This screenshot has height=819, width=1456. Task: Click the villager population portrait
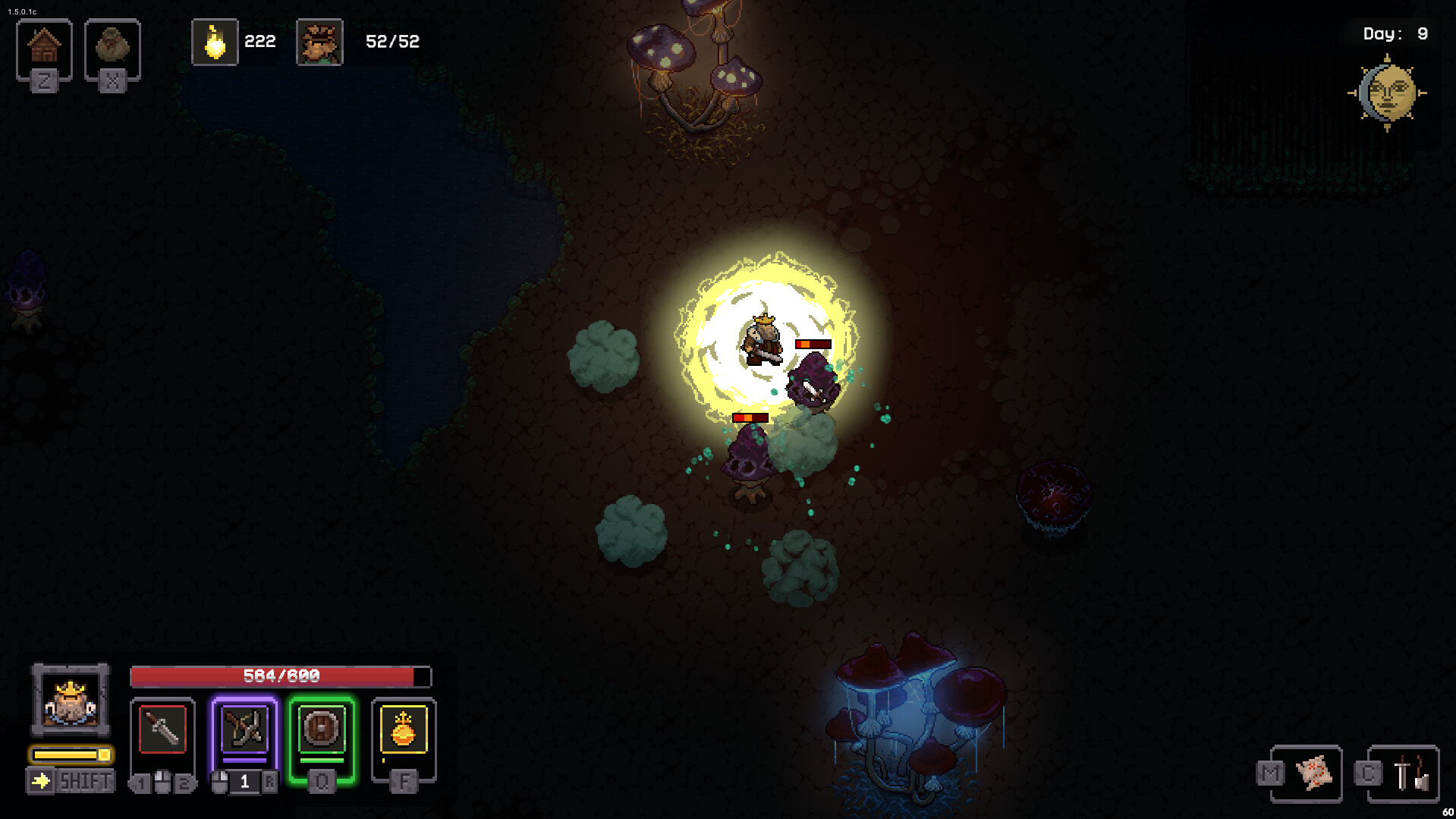tap(319, 43)
